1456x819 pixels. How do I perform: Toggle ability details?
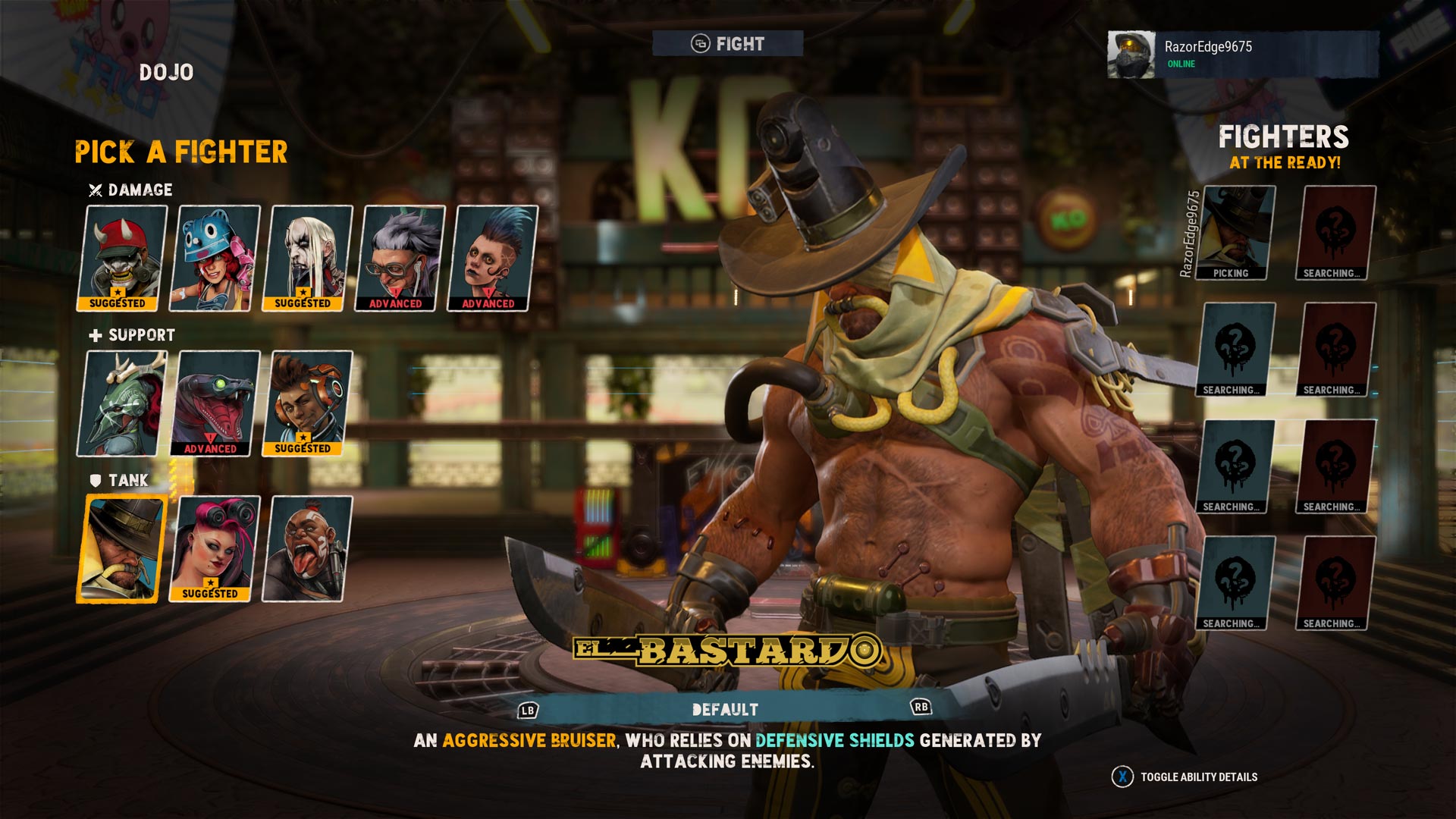(1185, 777)
